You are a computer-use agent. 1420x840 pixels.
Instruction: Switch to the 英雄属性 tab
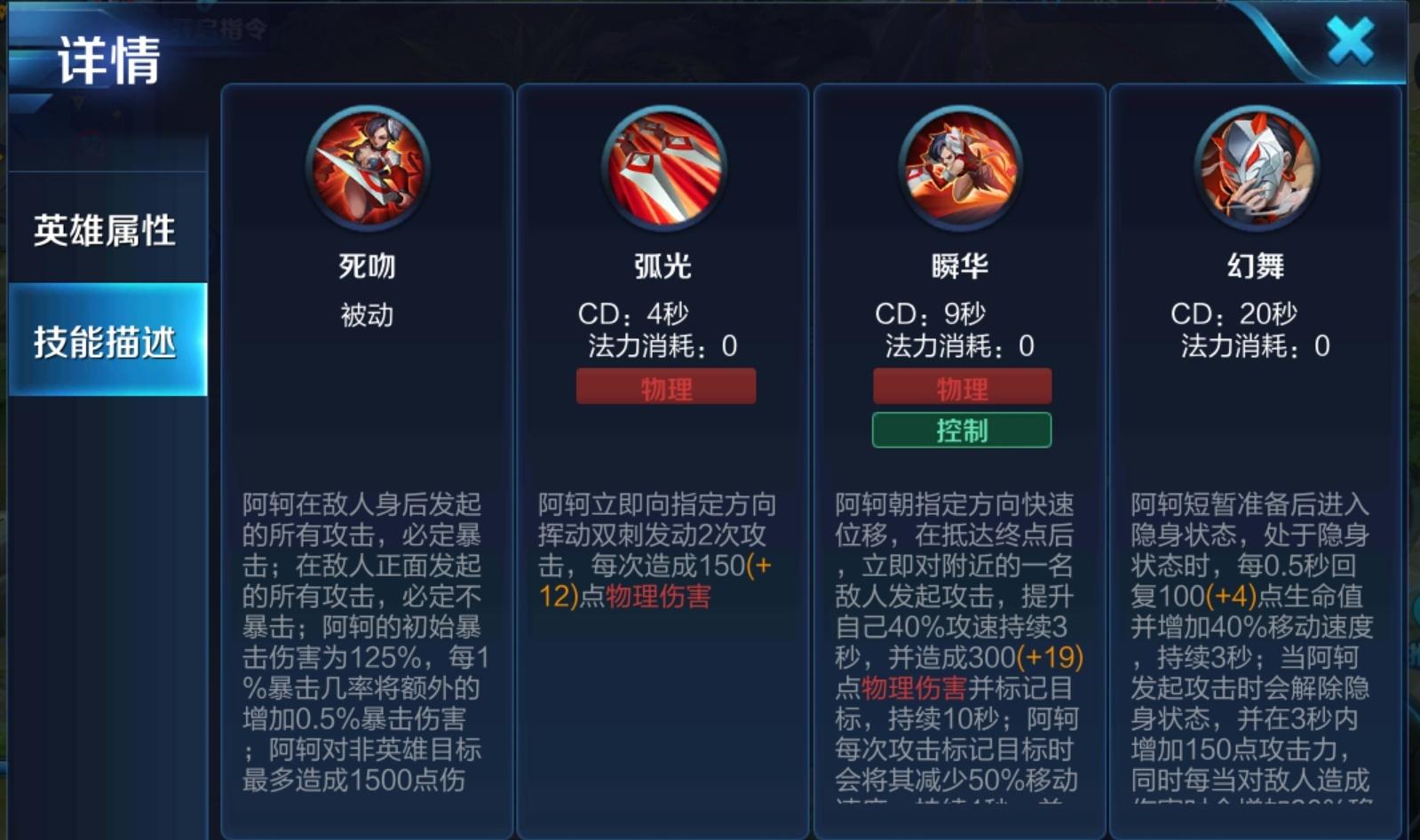pos(105,231)
